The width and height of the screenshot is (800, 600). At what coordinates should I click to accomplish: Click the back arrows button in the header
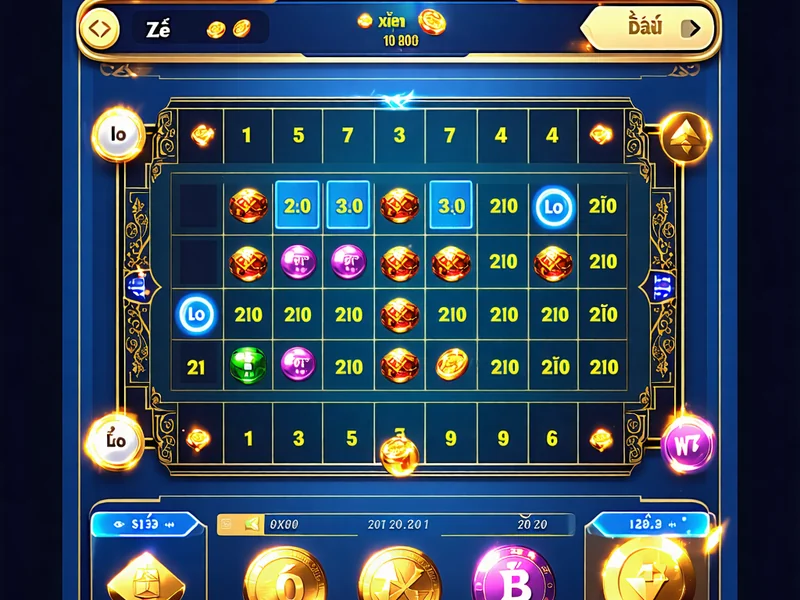coord(98,28)
